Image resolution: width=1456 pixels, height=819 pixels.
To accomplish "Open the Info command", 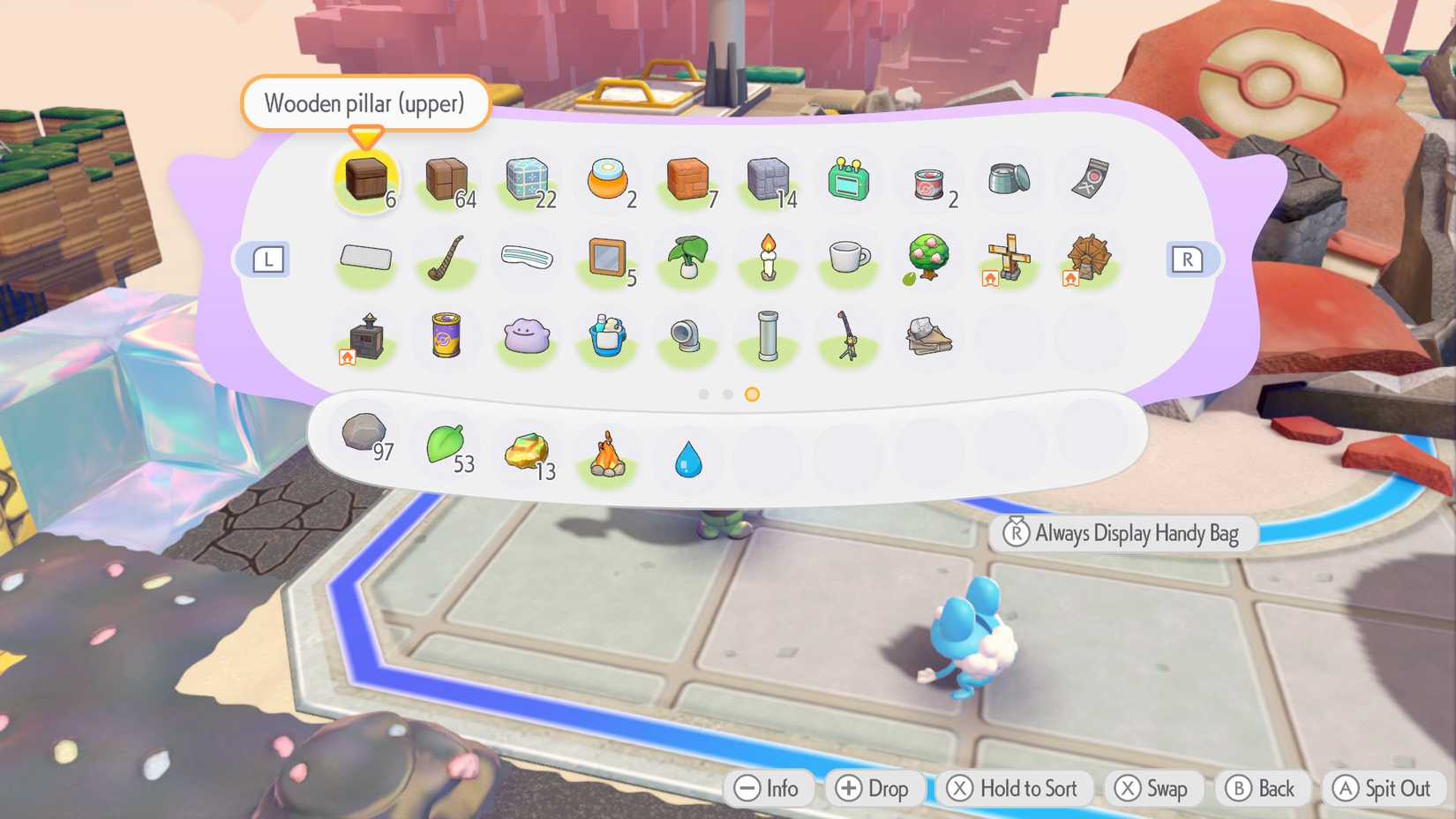I will [769, 788].
